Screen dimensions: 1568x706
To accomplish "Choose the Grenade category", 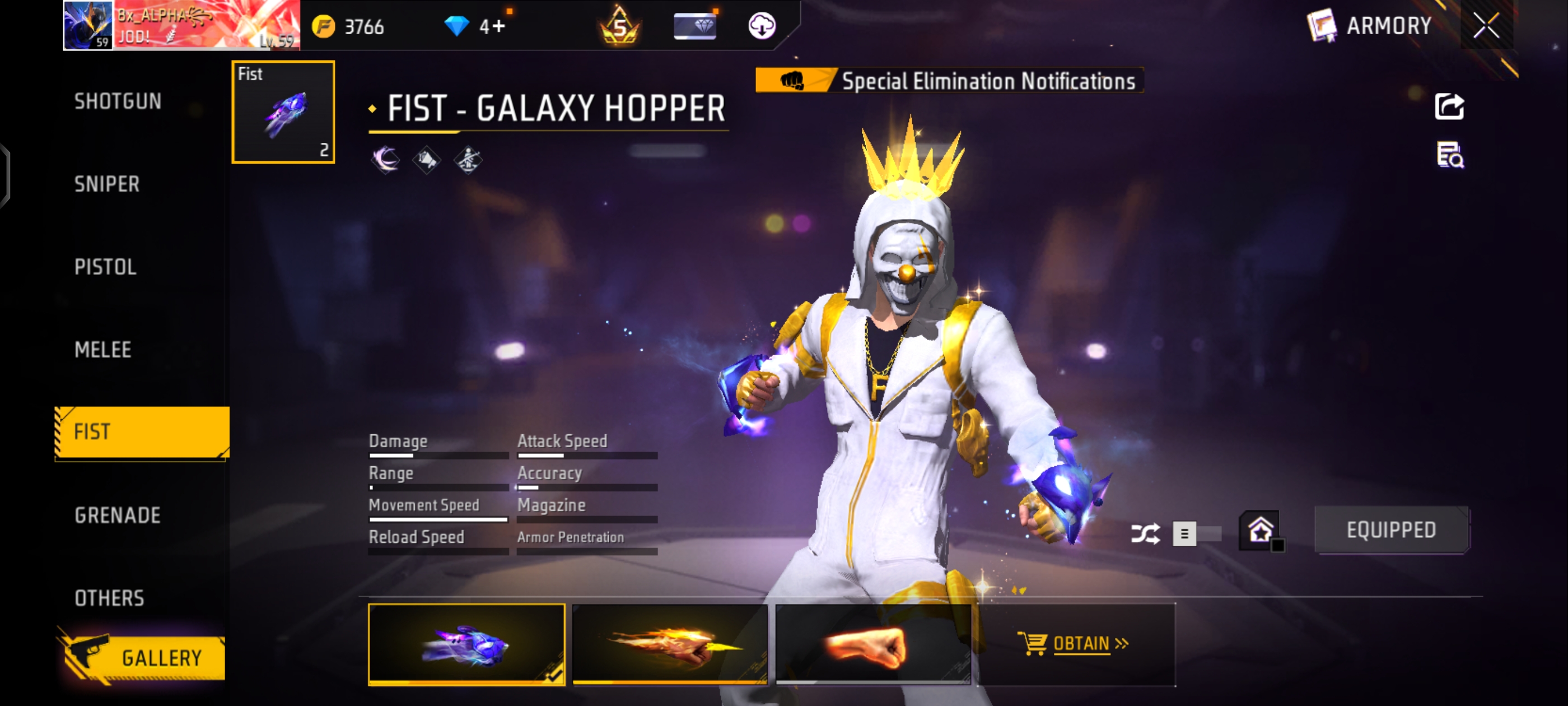I will pyautogui.click(x=118, y=515).
